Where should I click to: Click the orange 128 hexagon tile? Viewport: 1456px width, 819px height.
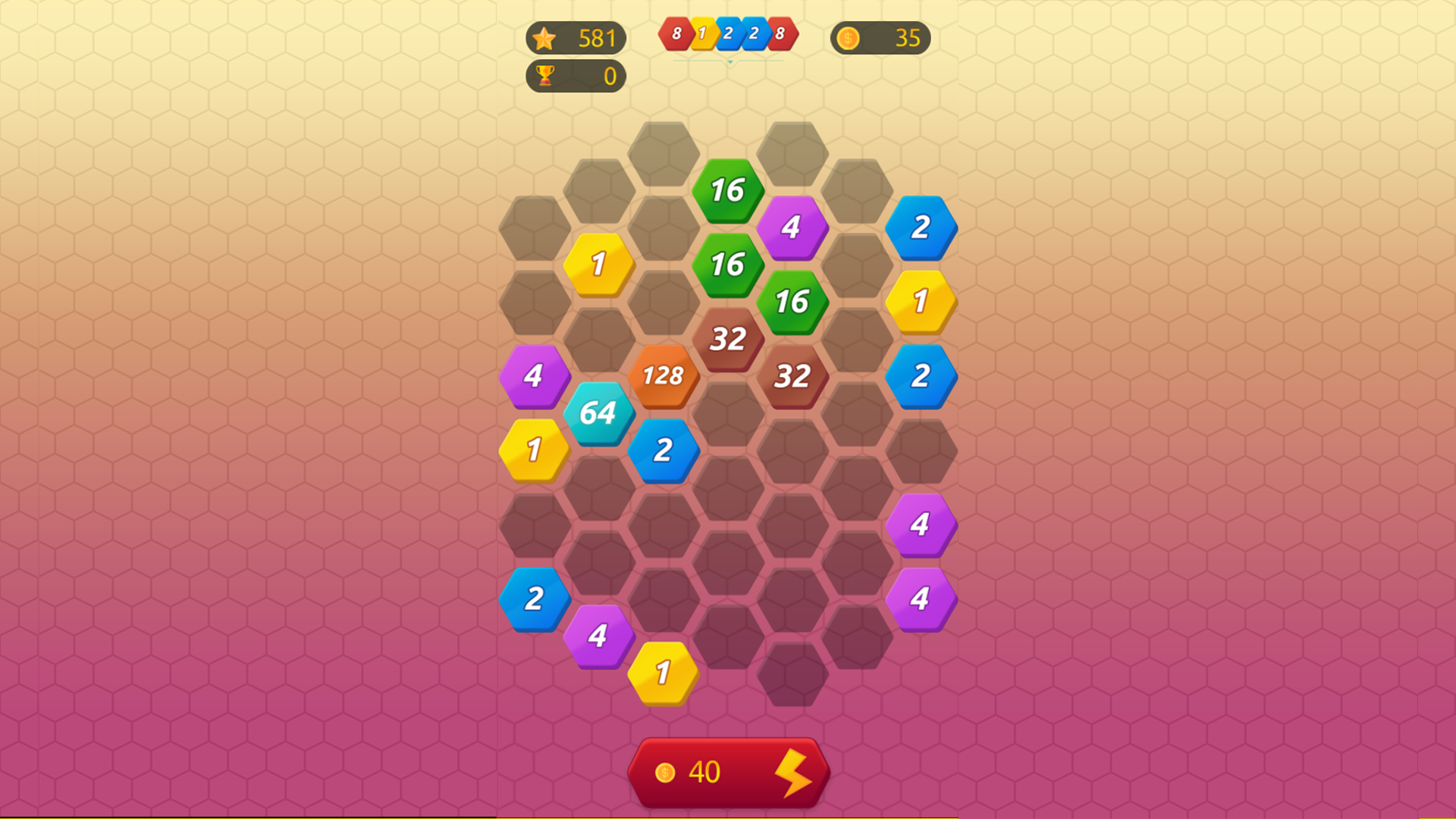tap(663, 376)
